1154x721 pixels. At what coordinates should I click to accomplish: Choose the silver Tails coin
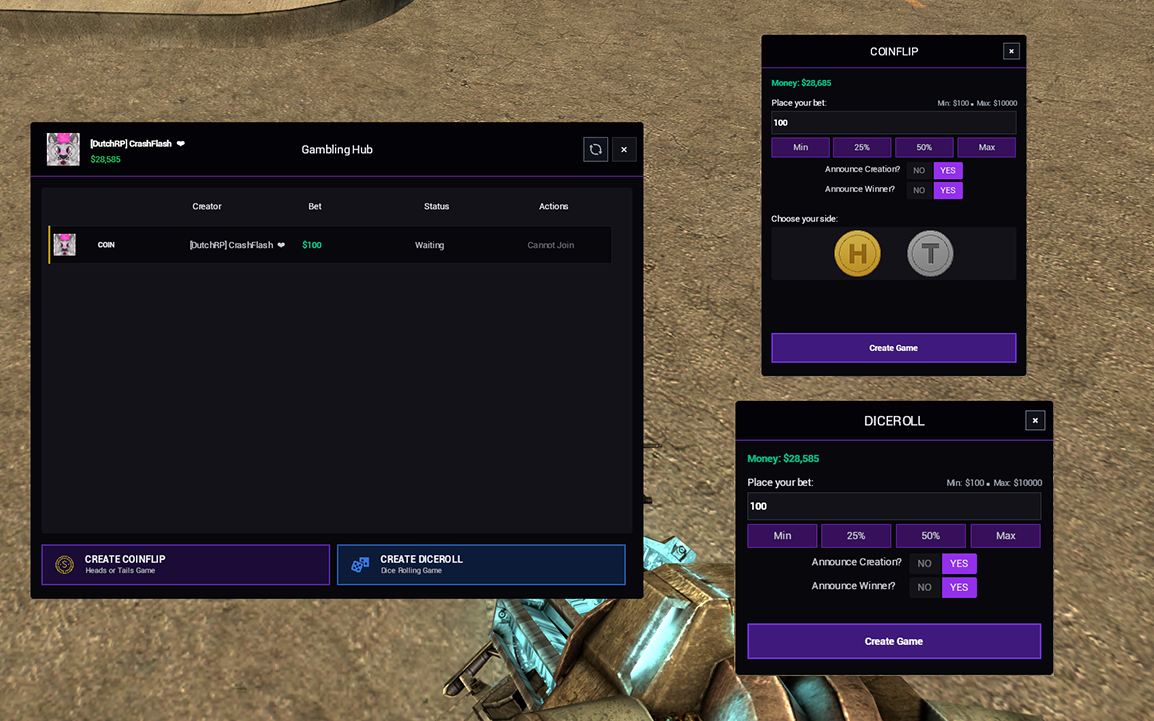[930, 254]
